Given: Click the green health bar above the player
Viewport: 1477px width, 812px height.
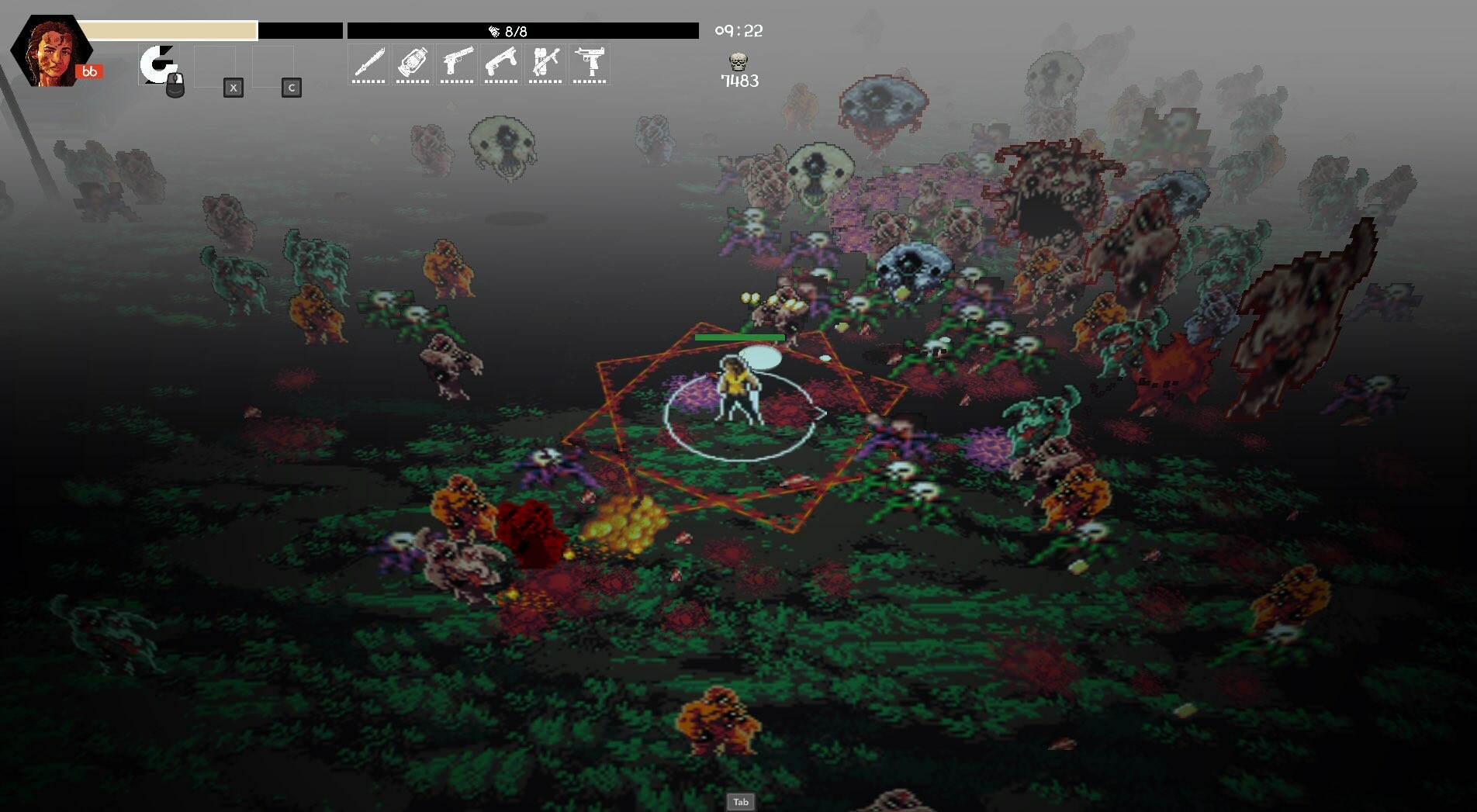Looking at the screenshot, I should tap(738, 338).
